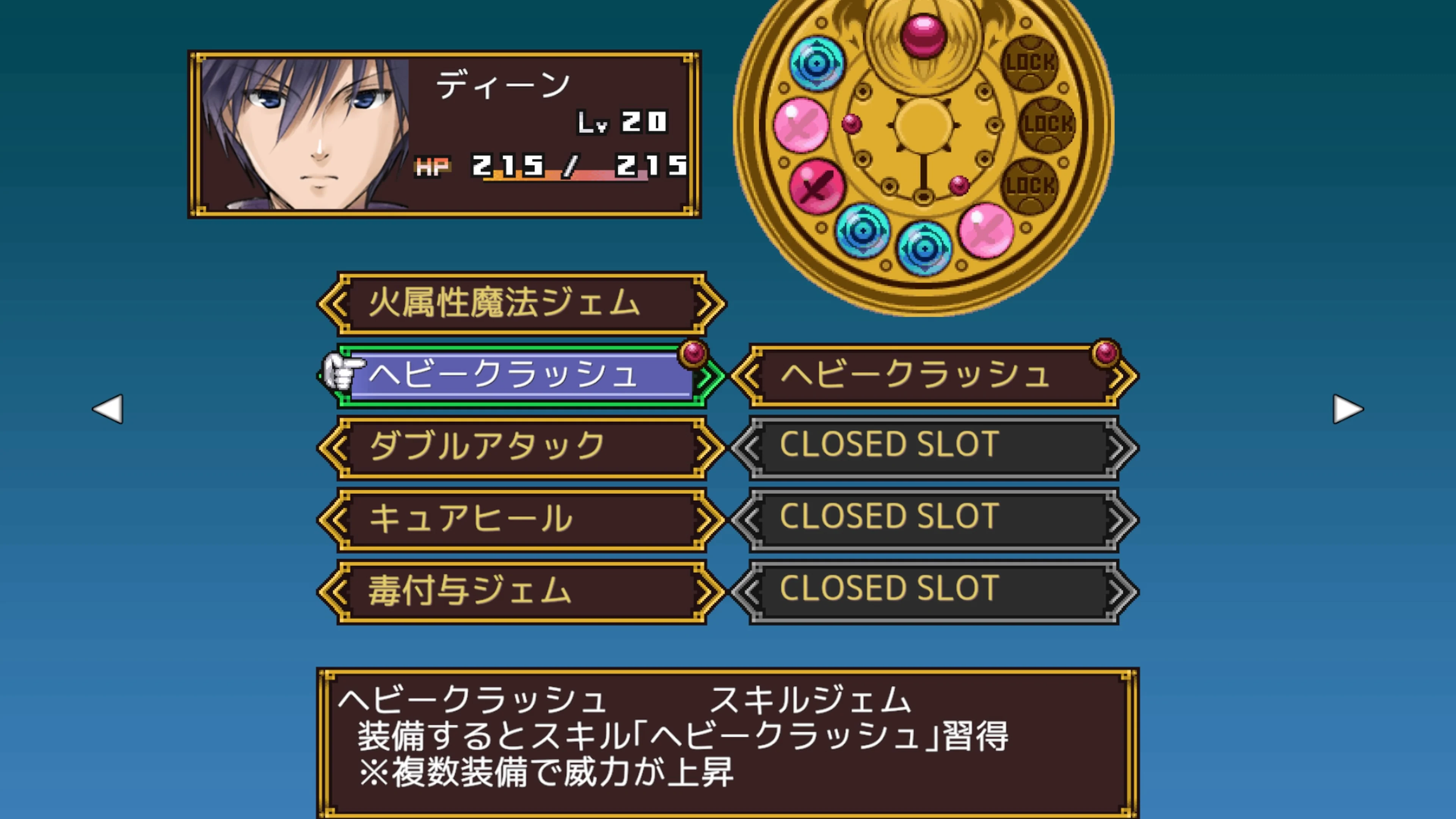1456x819 pixels.
Task: Toggle the middle LOCK slot
Action: tap(1049, 124)
